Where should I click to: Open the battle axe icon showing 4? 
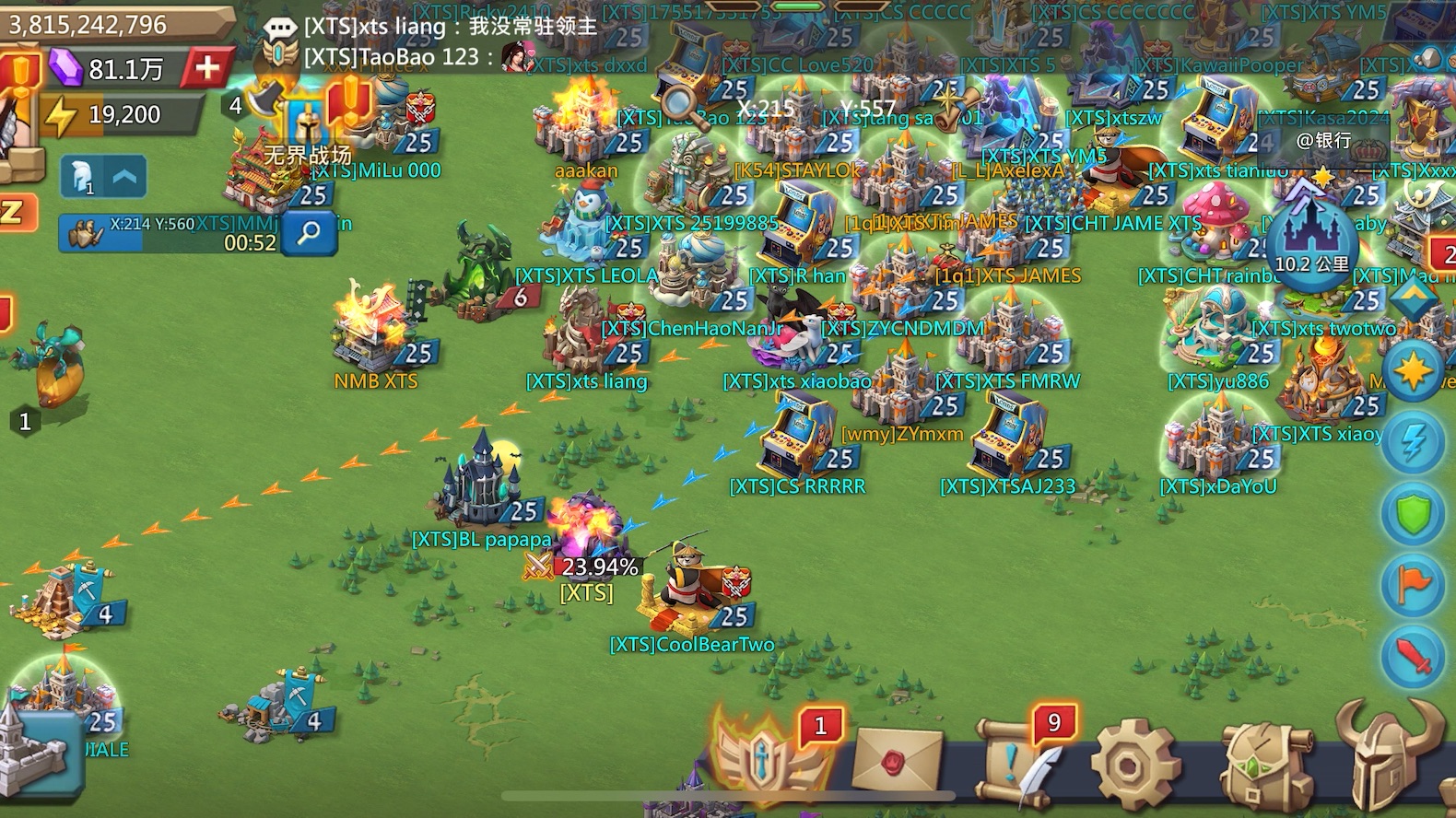263,101
